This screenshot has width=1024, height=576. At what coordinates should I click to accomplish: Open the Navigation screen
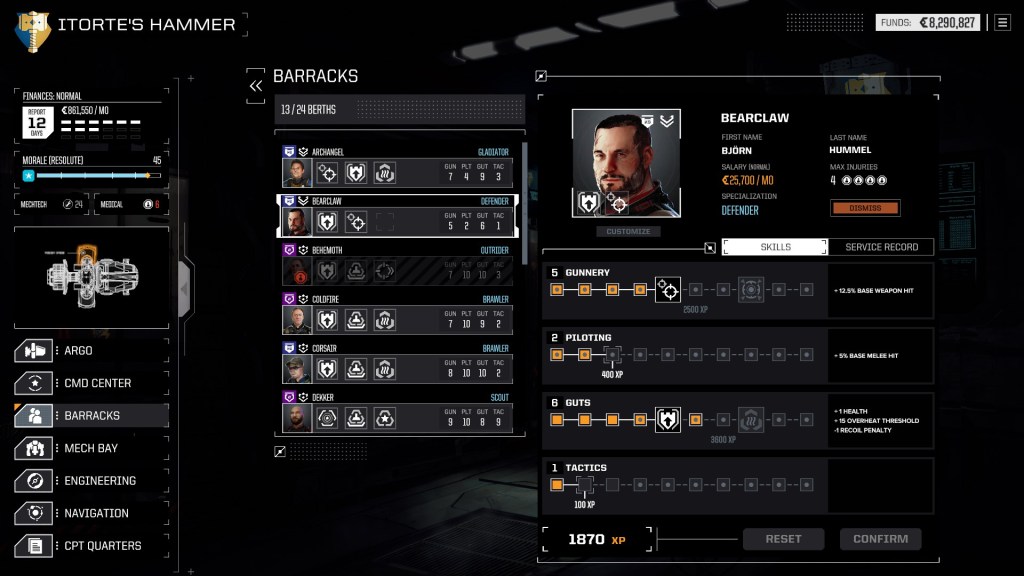coord(91,513)
